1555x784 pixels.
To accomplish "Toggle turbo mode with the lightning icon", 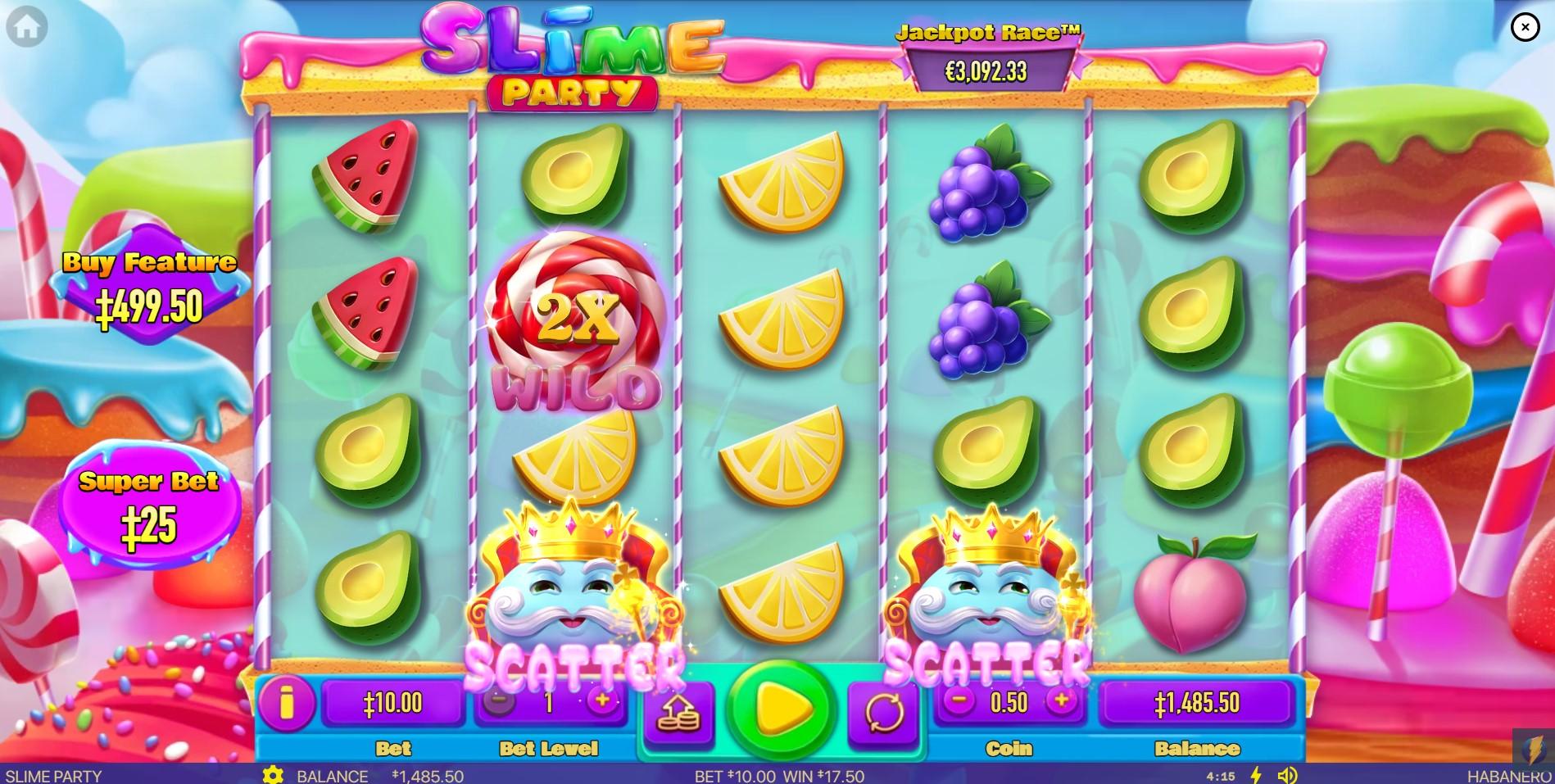I will 1255,775.
